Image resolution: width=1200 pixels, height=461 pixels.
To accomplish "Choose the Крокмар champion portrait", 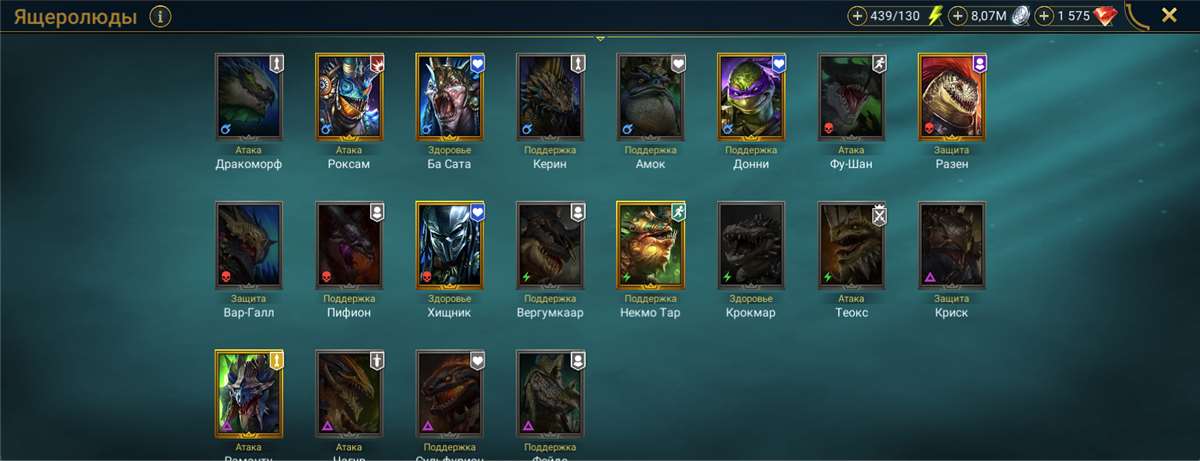I will point(751,245).
